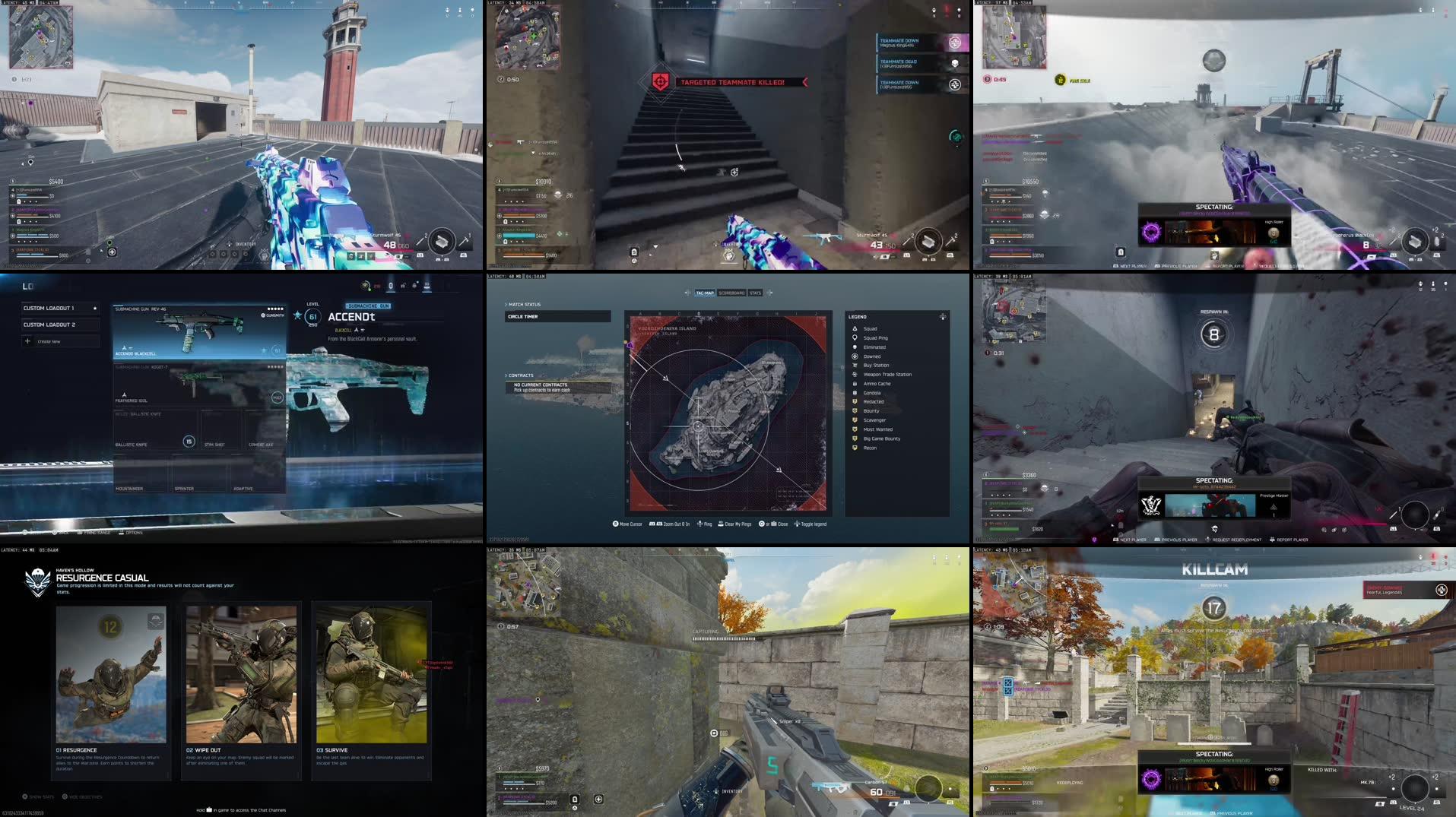1456x817 pixels.
Task: Open the Stats tab on the tac-map
Action: [756, 293]
